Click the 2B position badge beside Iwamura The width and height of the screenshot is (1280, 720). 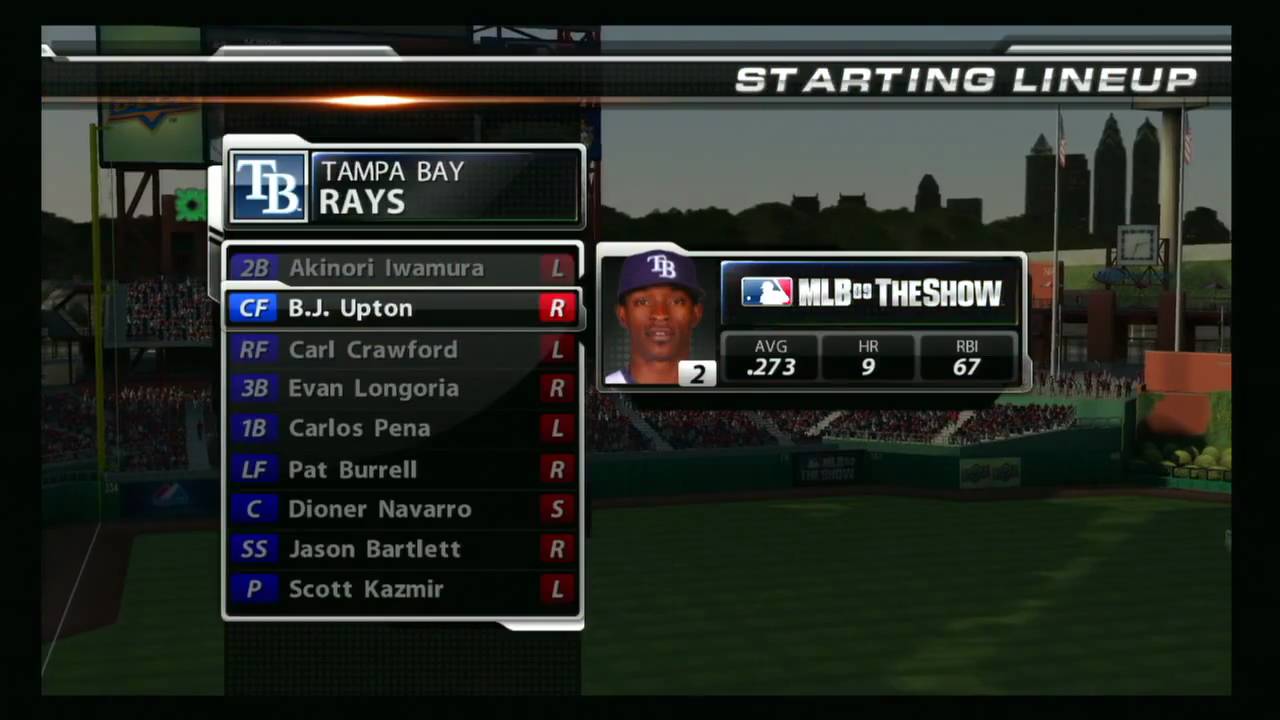tap(254, 268)
